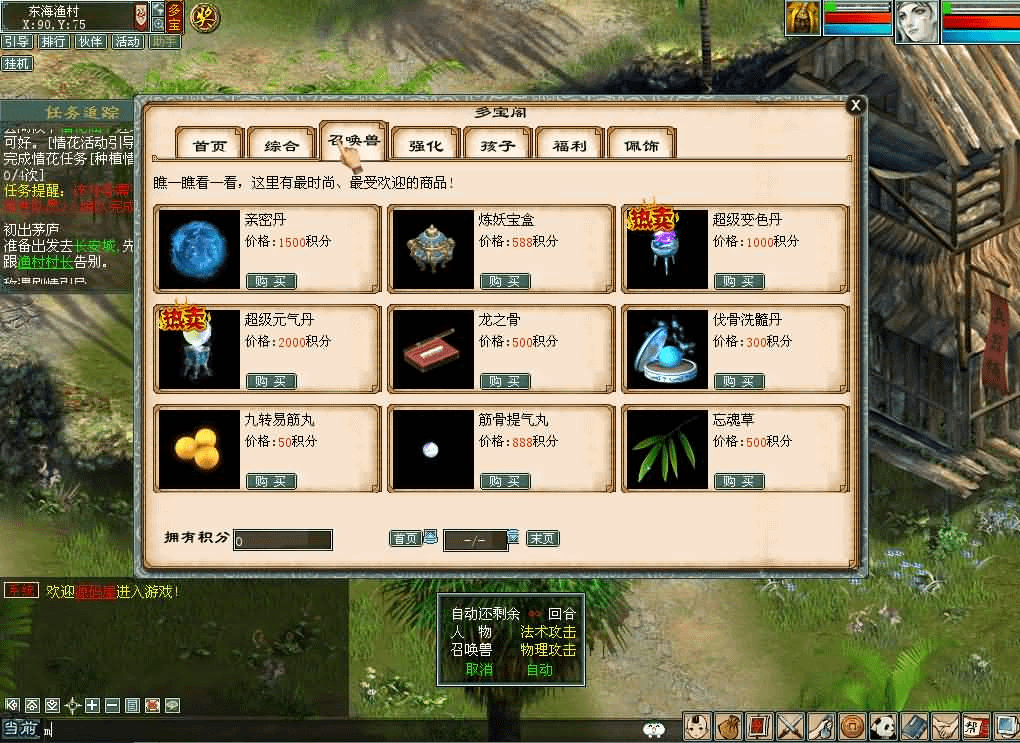Go to the 末页 last page
Image resolution: width=1020 pixels, height=743 pixels.
point(542,539)
